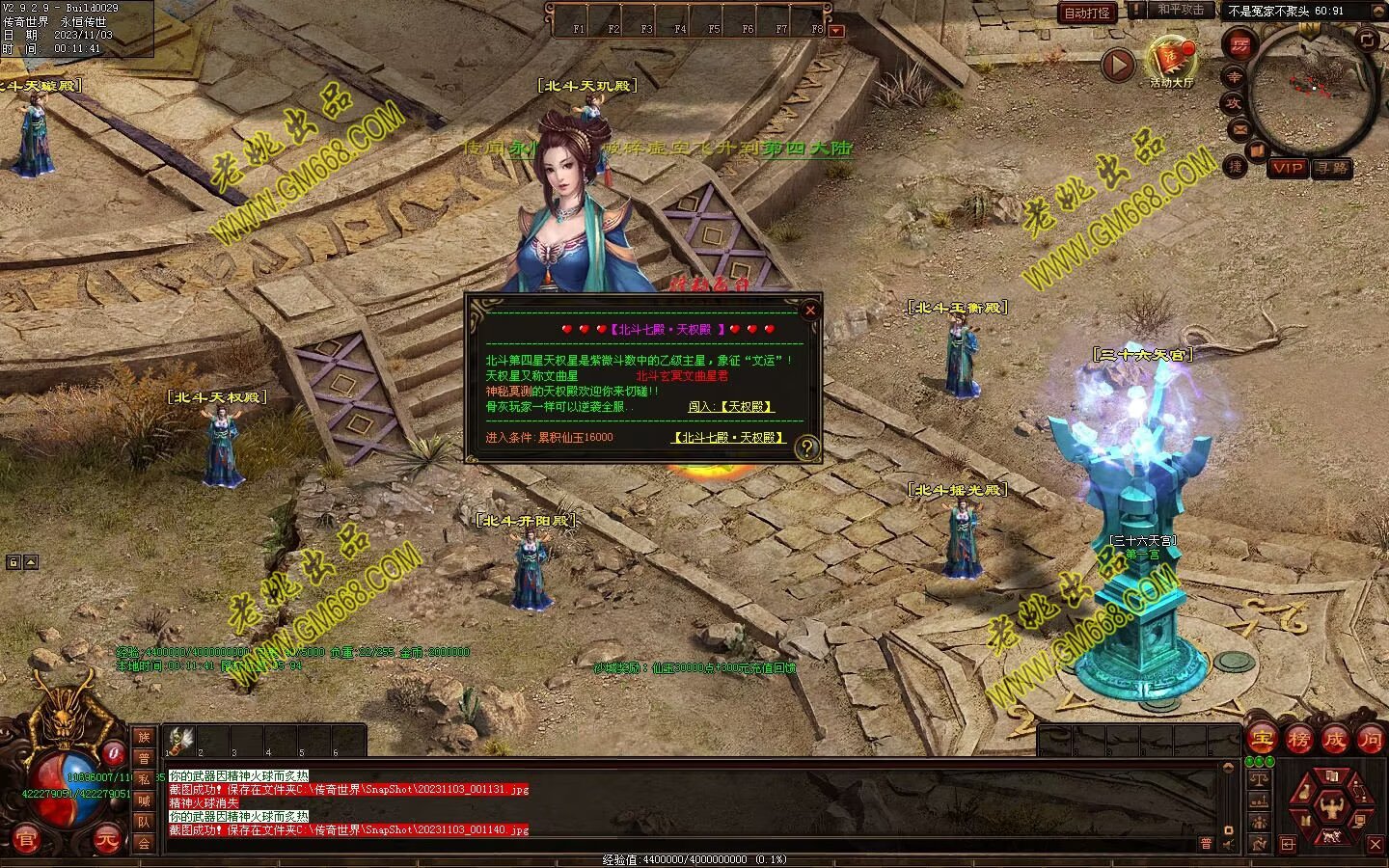Select the feathered item in hotbar slot 1

pyautogui.click(x=181, y=739)
